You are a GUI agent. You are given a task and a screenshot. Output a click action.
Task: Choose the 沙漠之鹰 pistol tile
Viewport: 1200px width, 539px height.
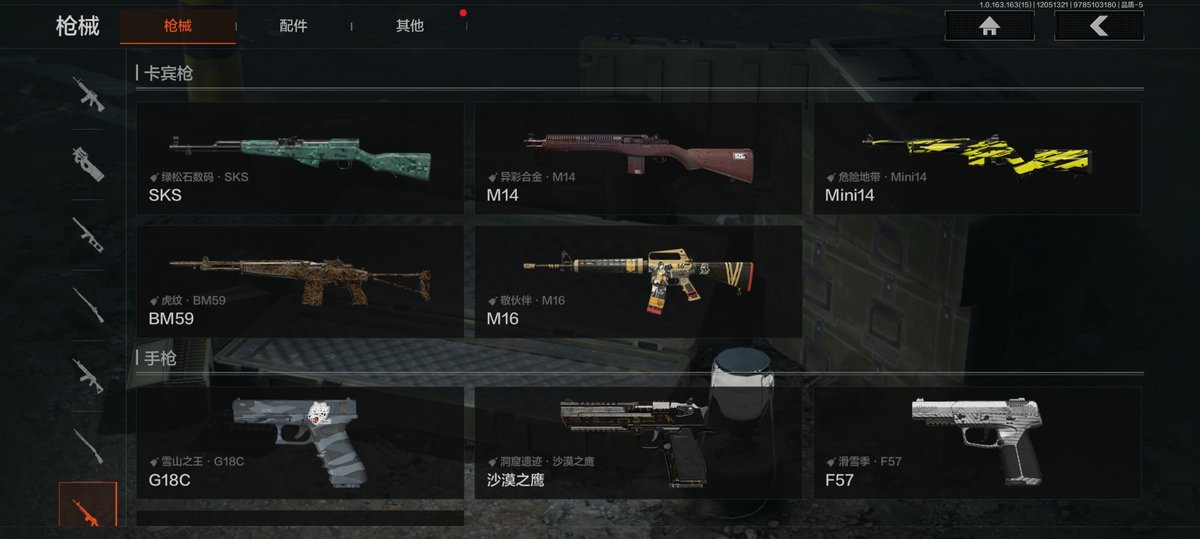(638, 442)
